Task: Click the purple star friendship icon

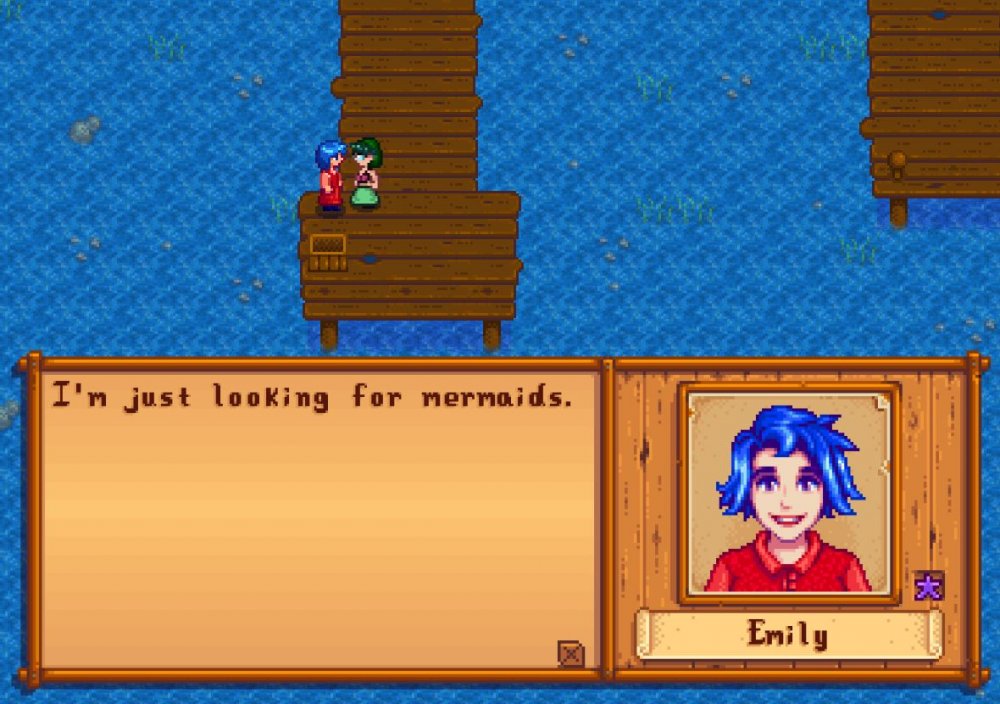Action: (928, 586)
